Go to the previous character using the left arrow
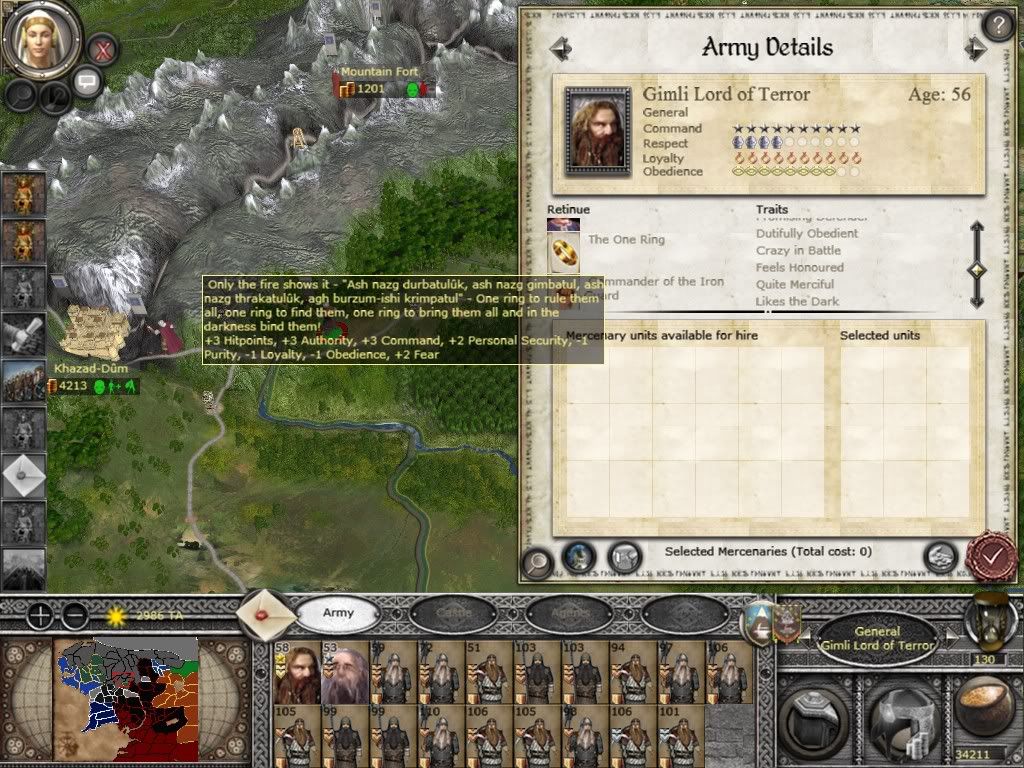The height and width of the screenshot is (768, 1024). (x=560, y=48)
